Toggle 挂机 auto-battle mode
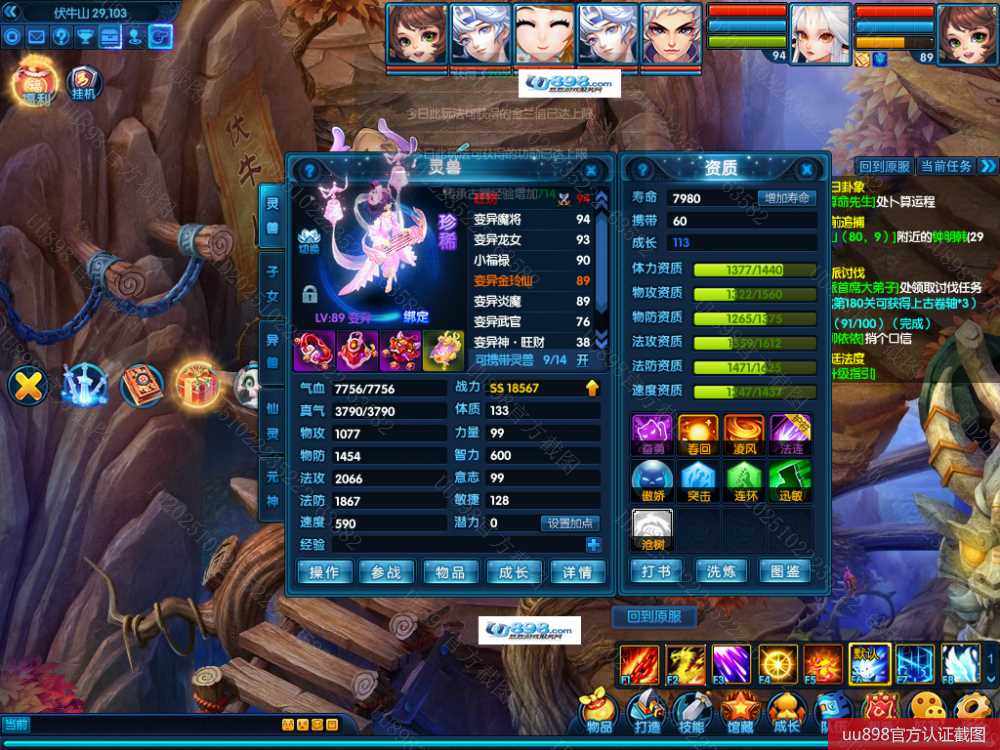Image resolution: width=1000 pixels, height=750 pixels. [x=84, y=84]
